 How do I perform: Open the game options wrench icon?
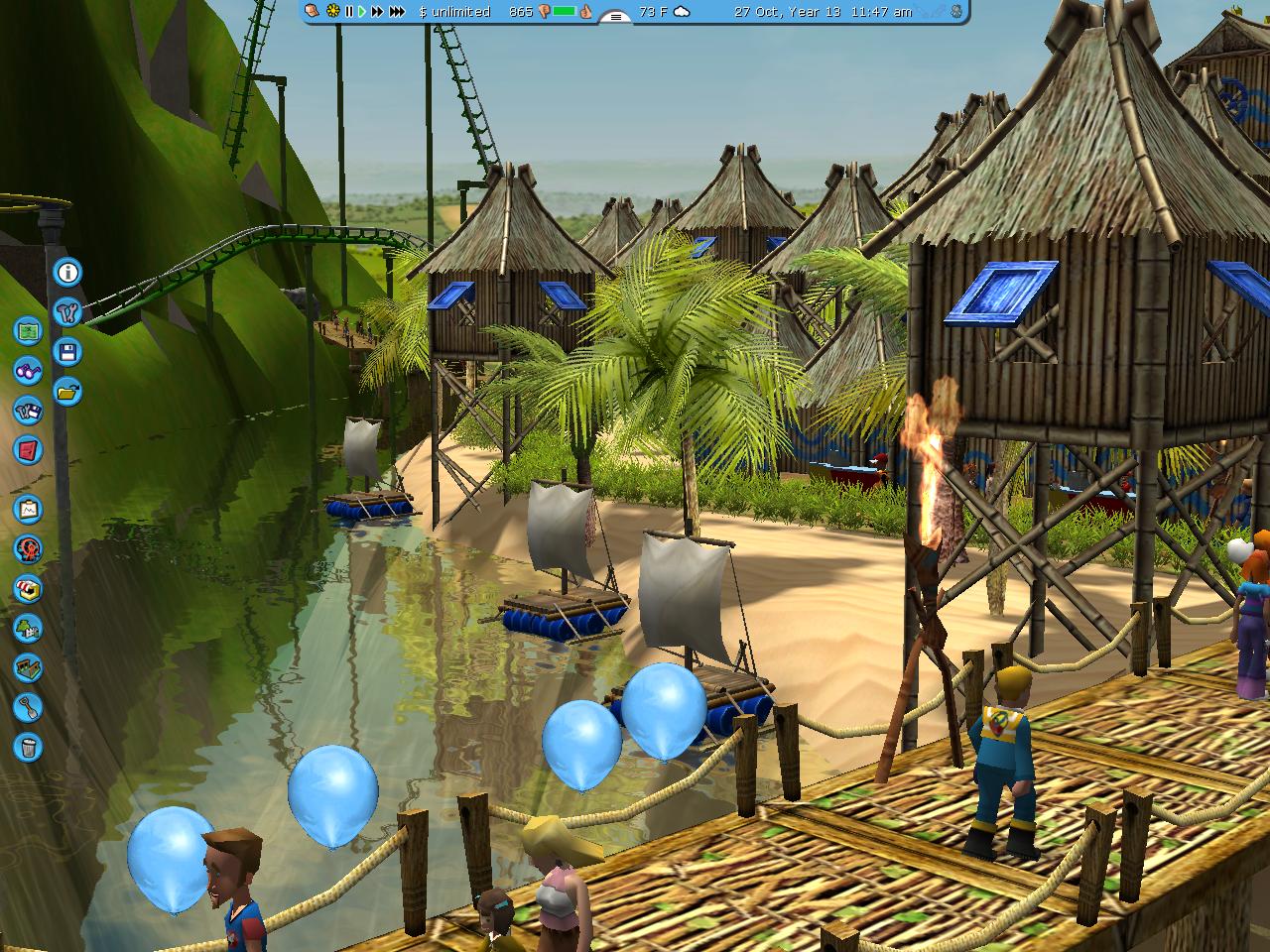pyautogui.click(x=67, y=311)
